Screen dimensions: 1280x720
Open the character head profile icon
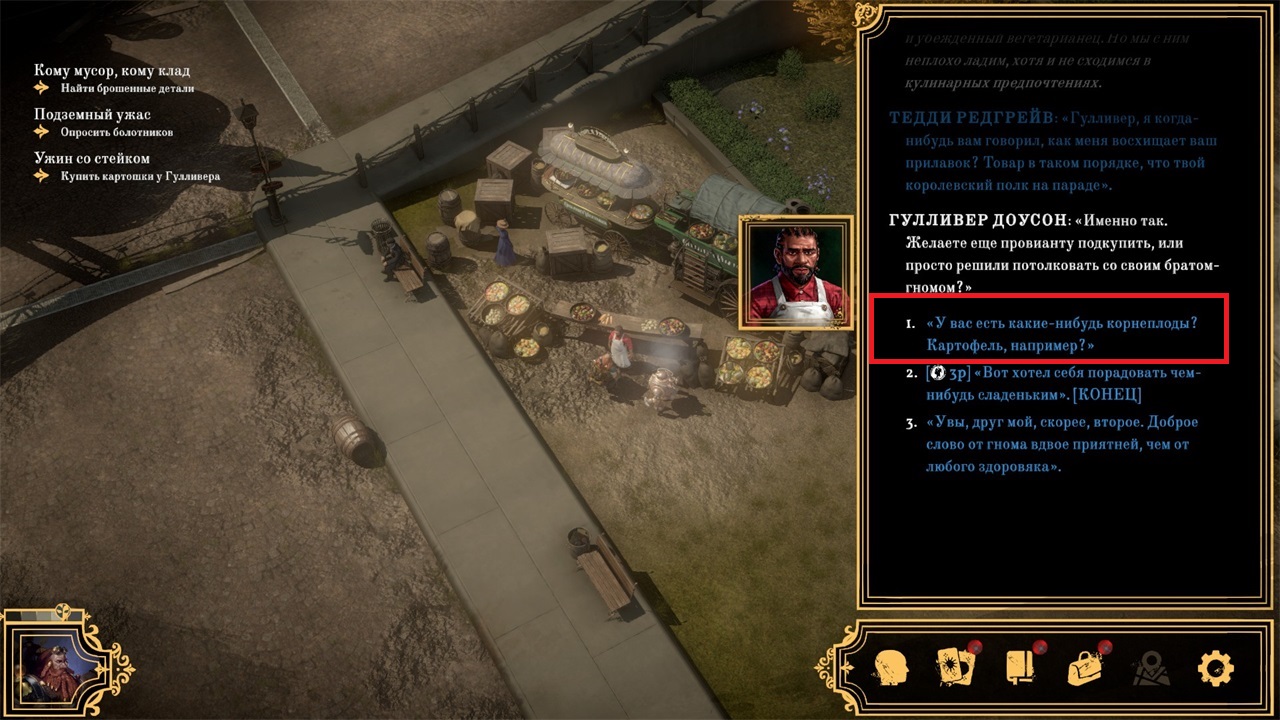[891, 667]
